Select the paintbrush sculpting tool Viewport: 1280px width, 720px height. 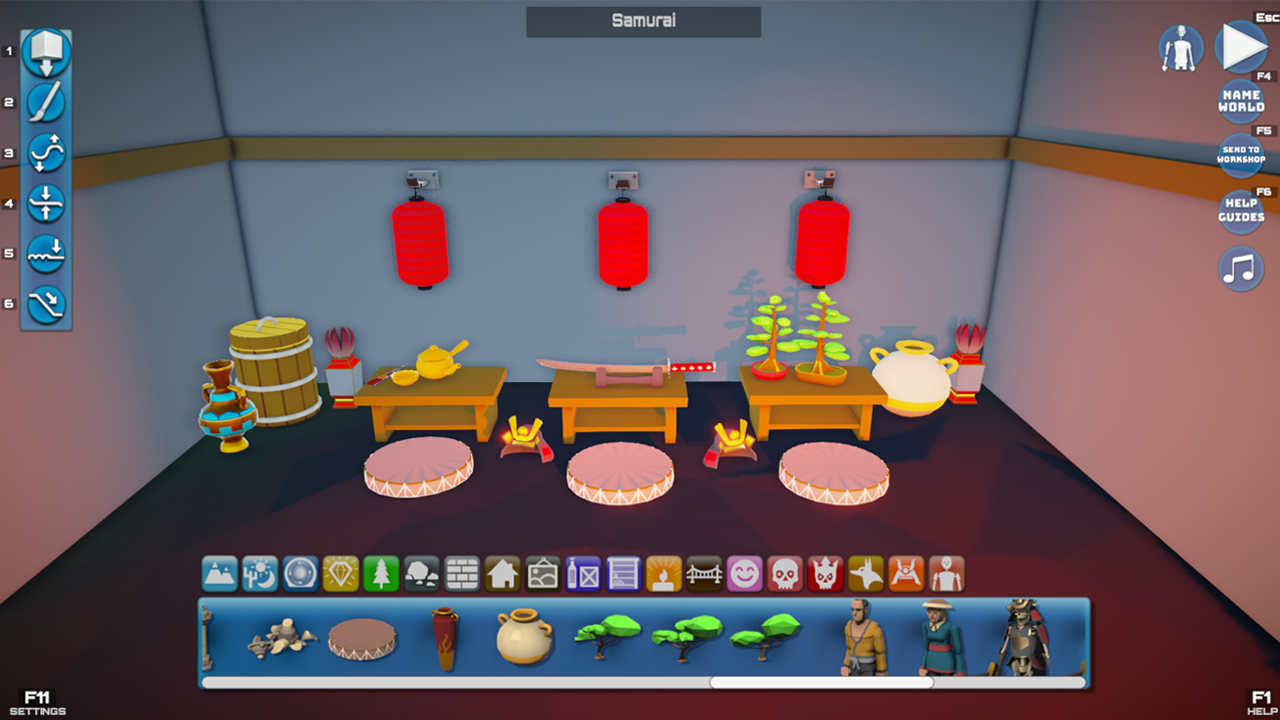point(45,100)
